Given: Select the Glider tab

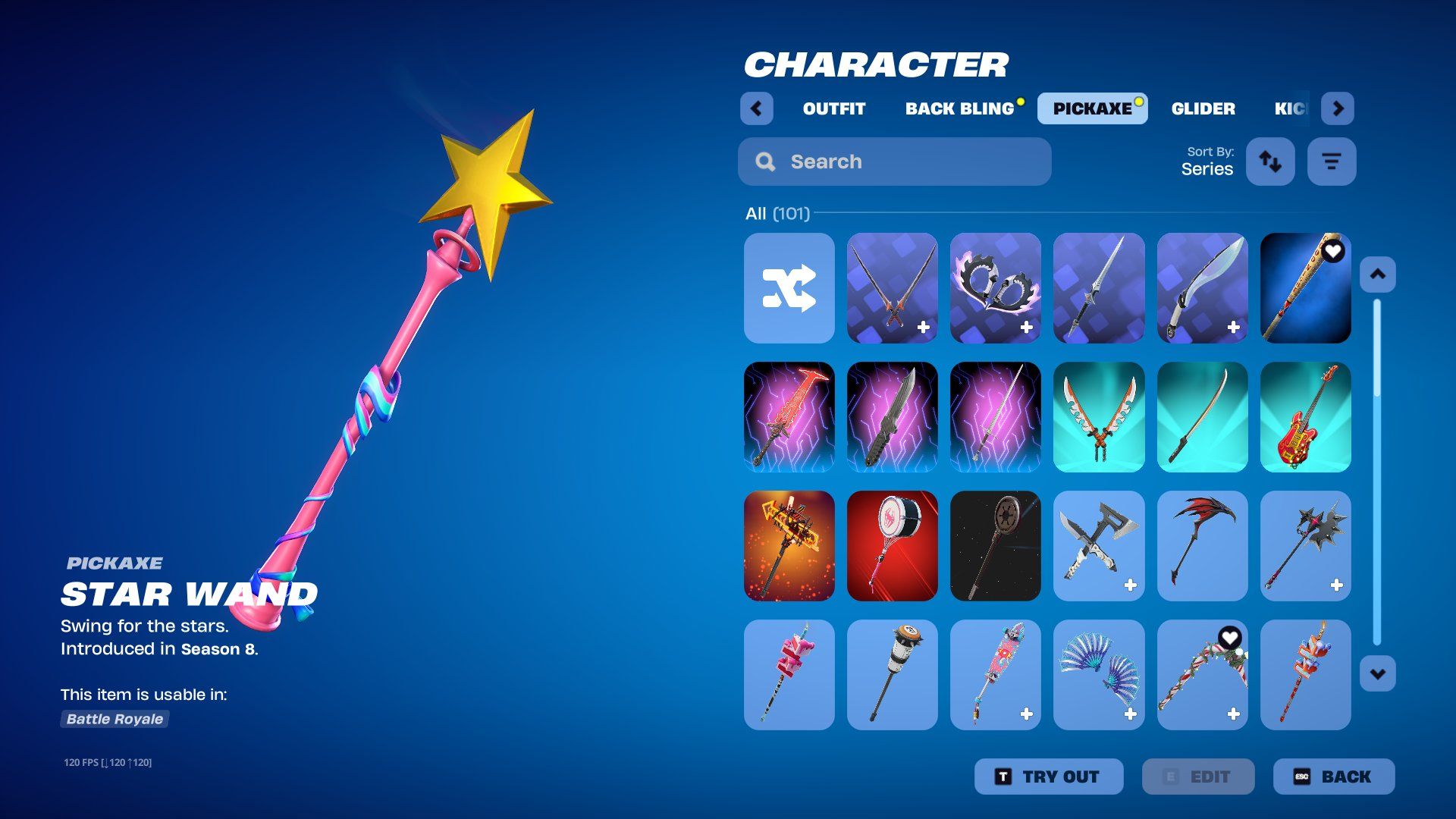Looking at the screenshot, I should 1203,108.
